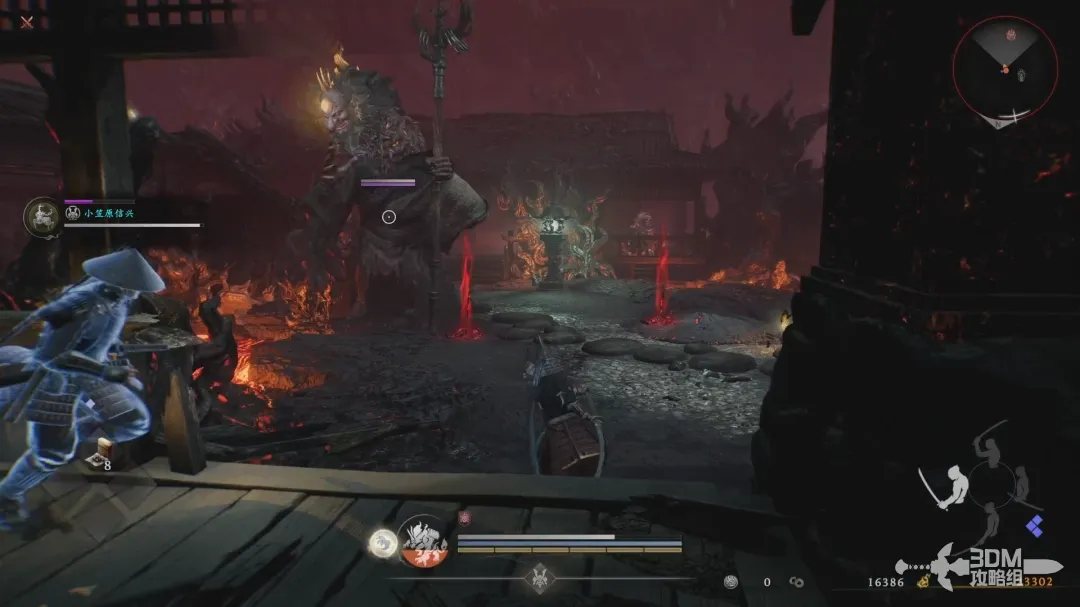
Task: Click the helmet emblem on the bottom gauge
Action: click(x=540, y=577)
